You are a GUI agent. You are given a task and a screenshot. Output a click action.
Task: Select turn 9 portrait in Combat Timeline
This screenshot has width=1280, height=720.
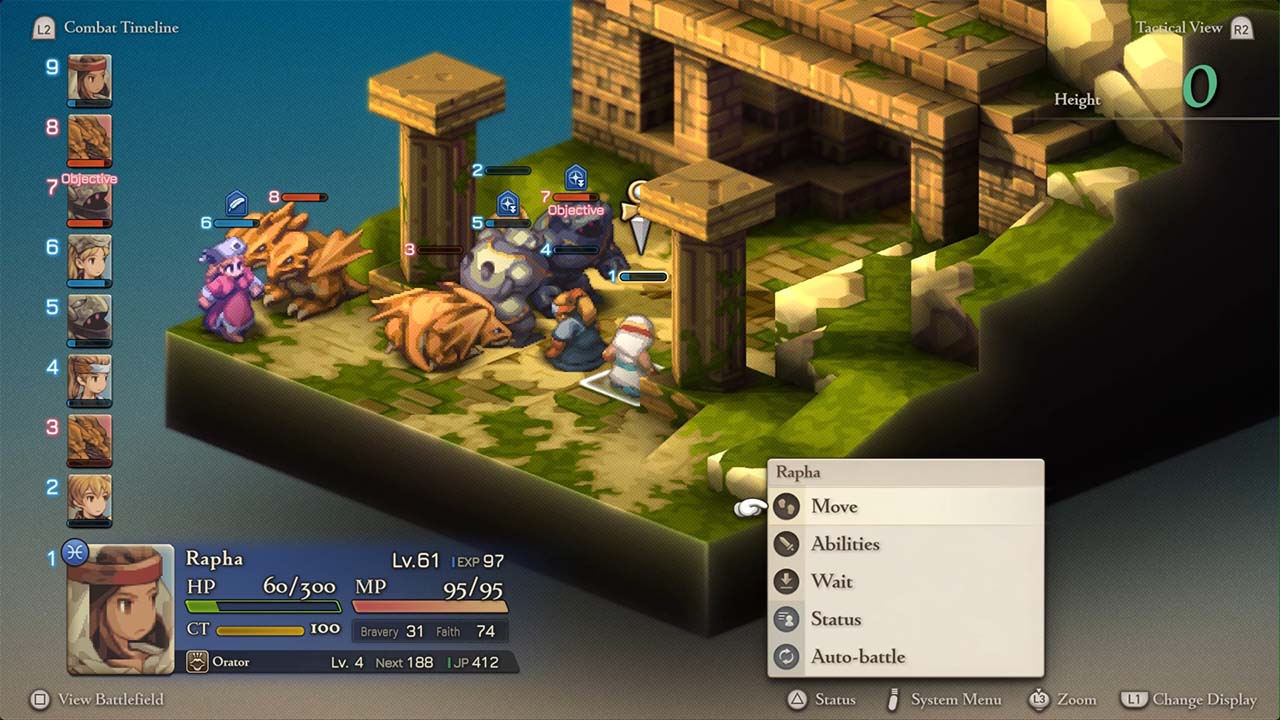click(89, 78)
